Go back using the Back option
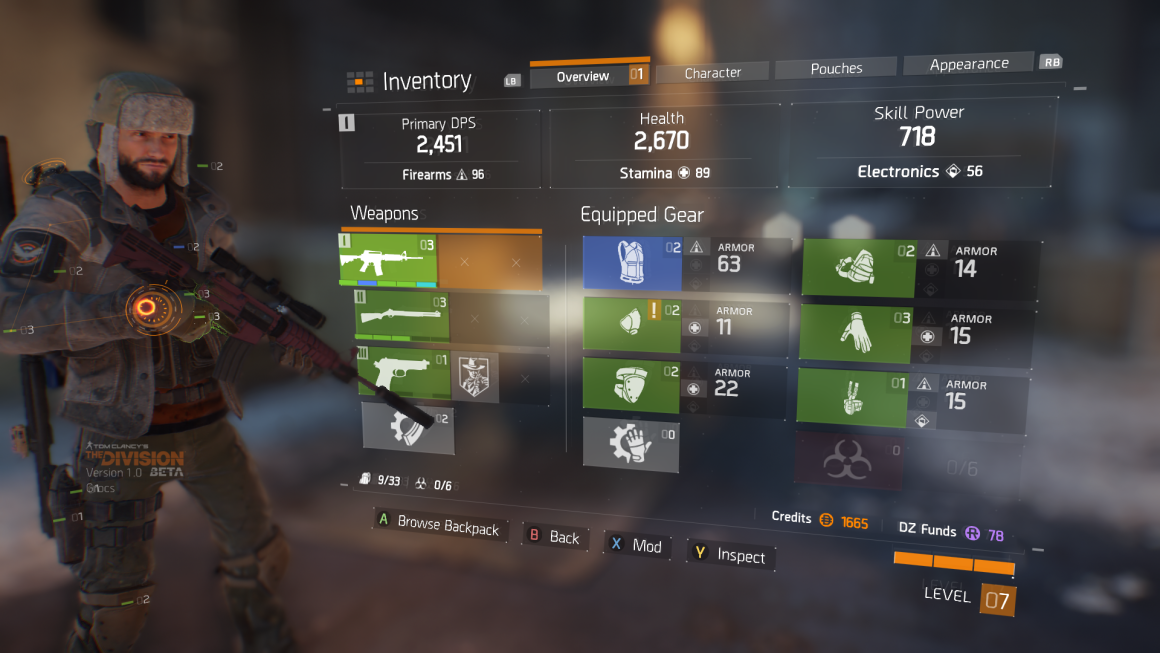The width and height of the screenshot is (1160, 653). (x=554, y=537)
